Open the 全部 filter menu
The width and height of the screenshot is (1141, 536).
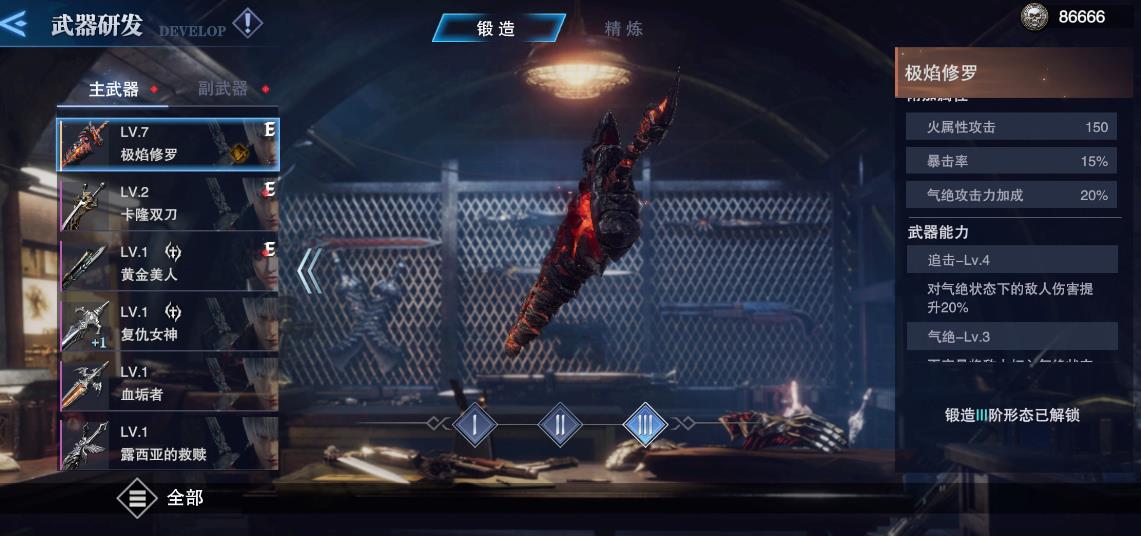(160, 497)
